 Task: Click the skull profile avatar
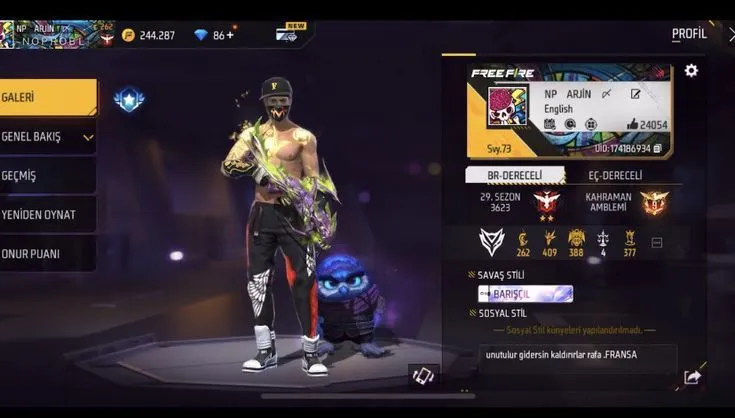[x=506, y=106]
